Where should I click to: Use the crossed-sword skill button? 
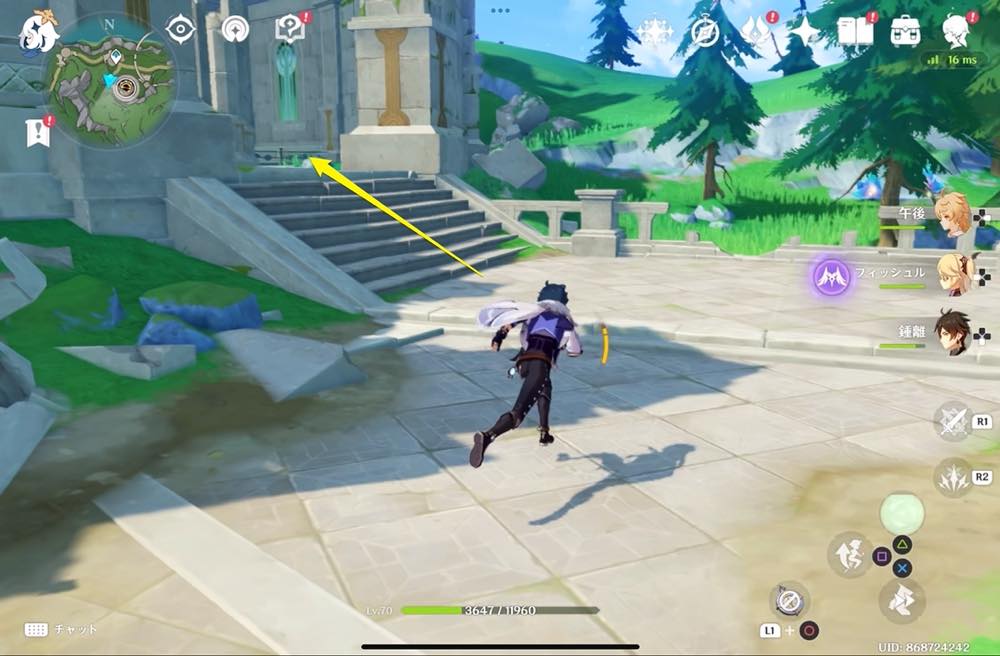pyautogui.click(x=952, y=421)
